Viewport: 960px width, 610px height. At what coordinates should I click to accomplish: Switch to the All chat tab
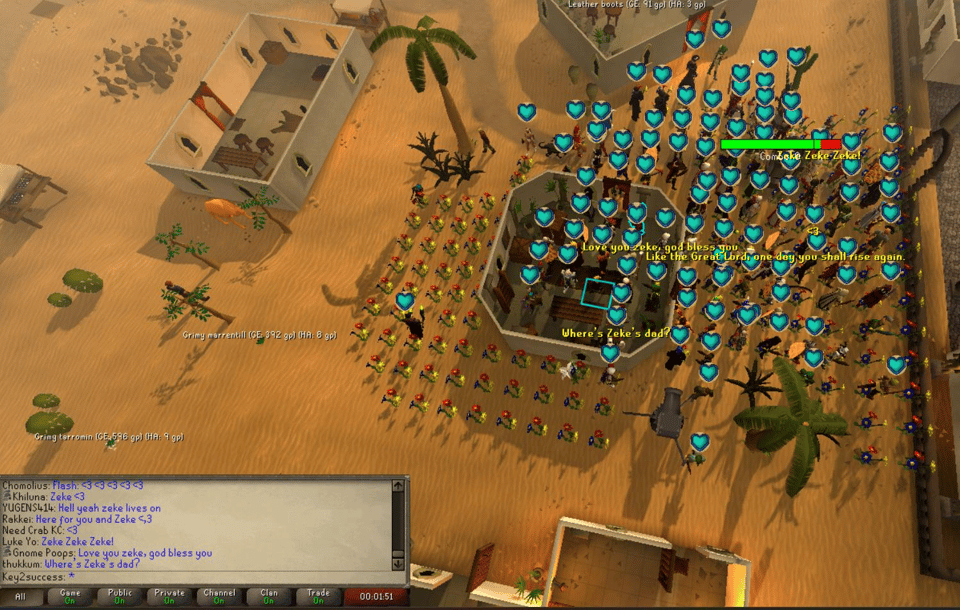[21, 597]
